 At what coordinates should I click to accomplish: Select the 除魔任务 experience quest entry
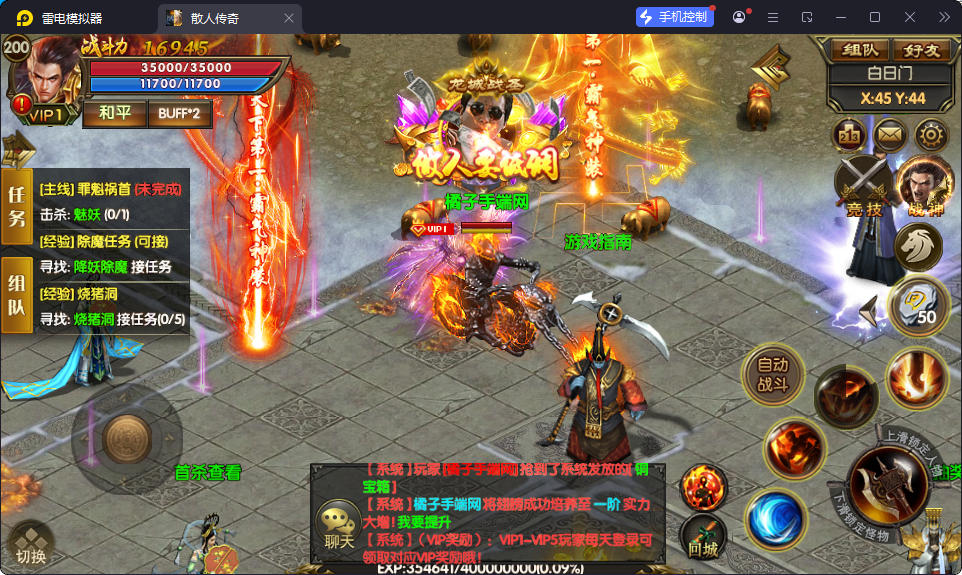click(111, 241)
